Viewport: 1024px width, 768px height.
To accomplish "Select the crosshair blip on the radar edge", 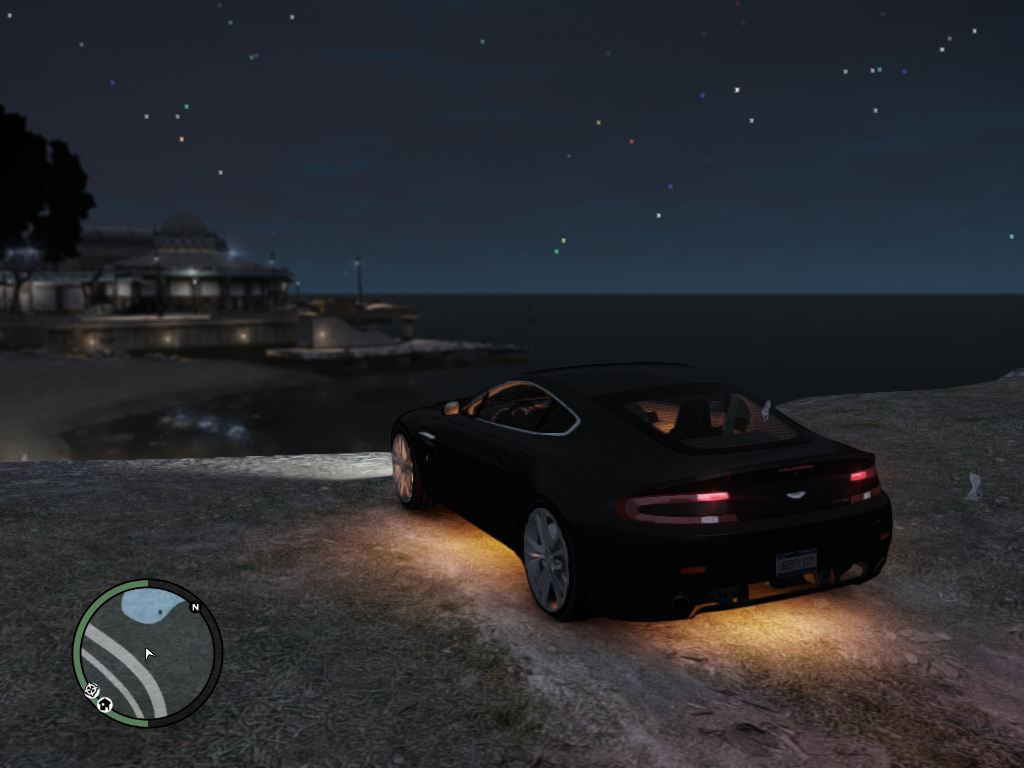I will tap(91, 690).
